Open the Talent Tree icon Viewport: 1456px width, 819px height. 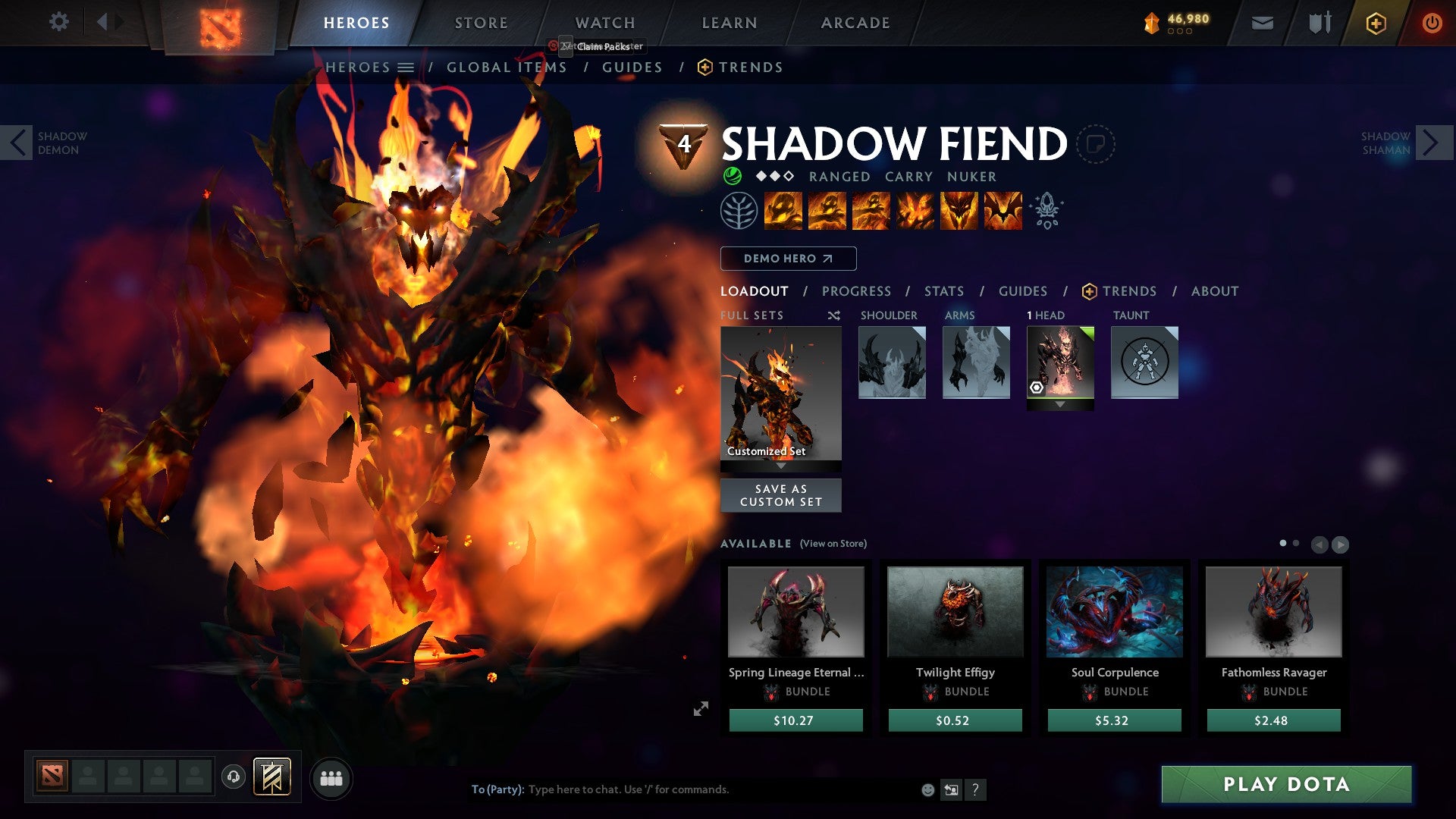pos(739,211)
